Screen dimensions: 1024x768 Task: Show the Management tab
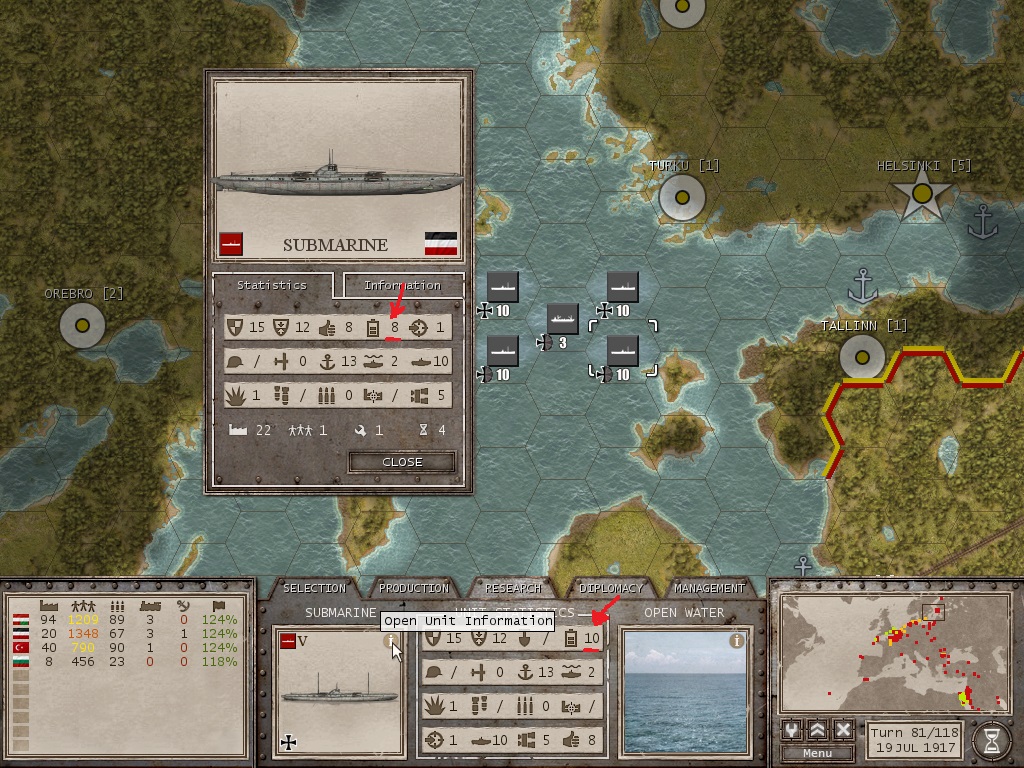(x=709, y=588)
